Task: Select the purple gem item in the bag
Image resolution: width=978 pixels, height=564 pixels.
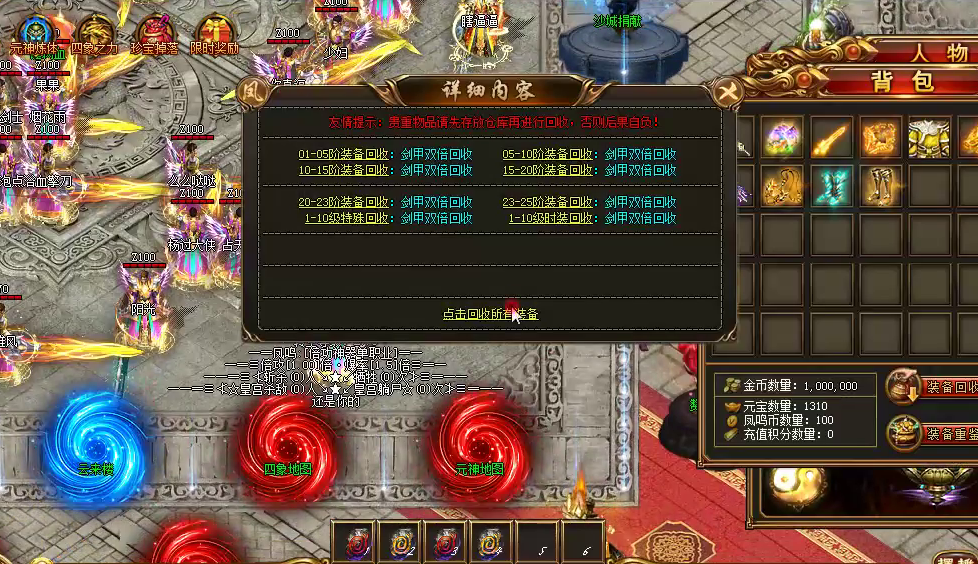Action: 782,138
